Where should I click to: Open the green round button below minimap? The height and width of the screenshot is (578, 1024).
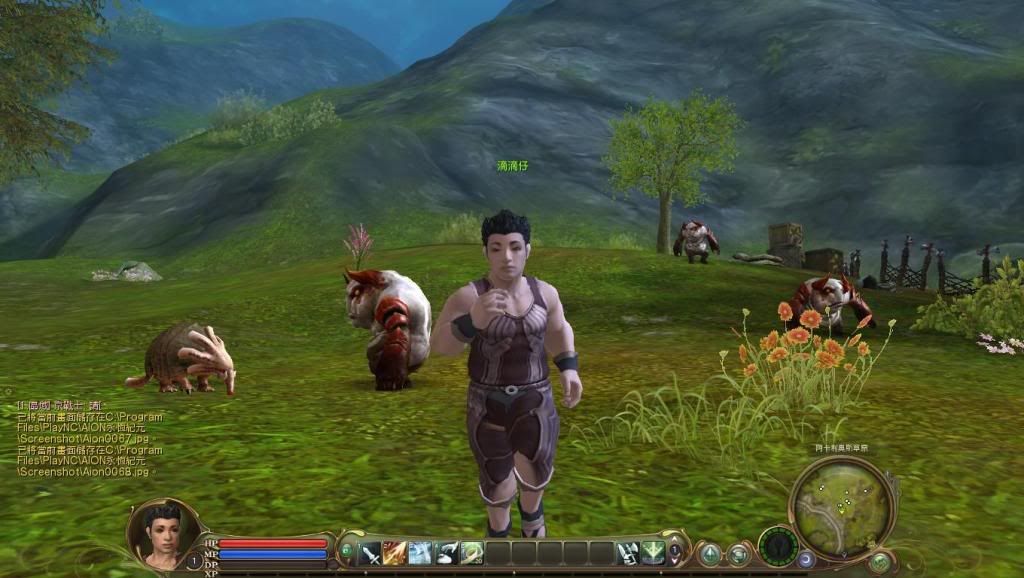880,562
